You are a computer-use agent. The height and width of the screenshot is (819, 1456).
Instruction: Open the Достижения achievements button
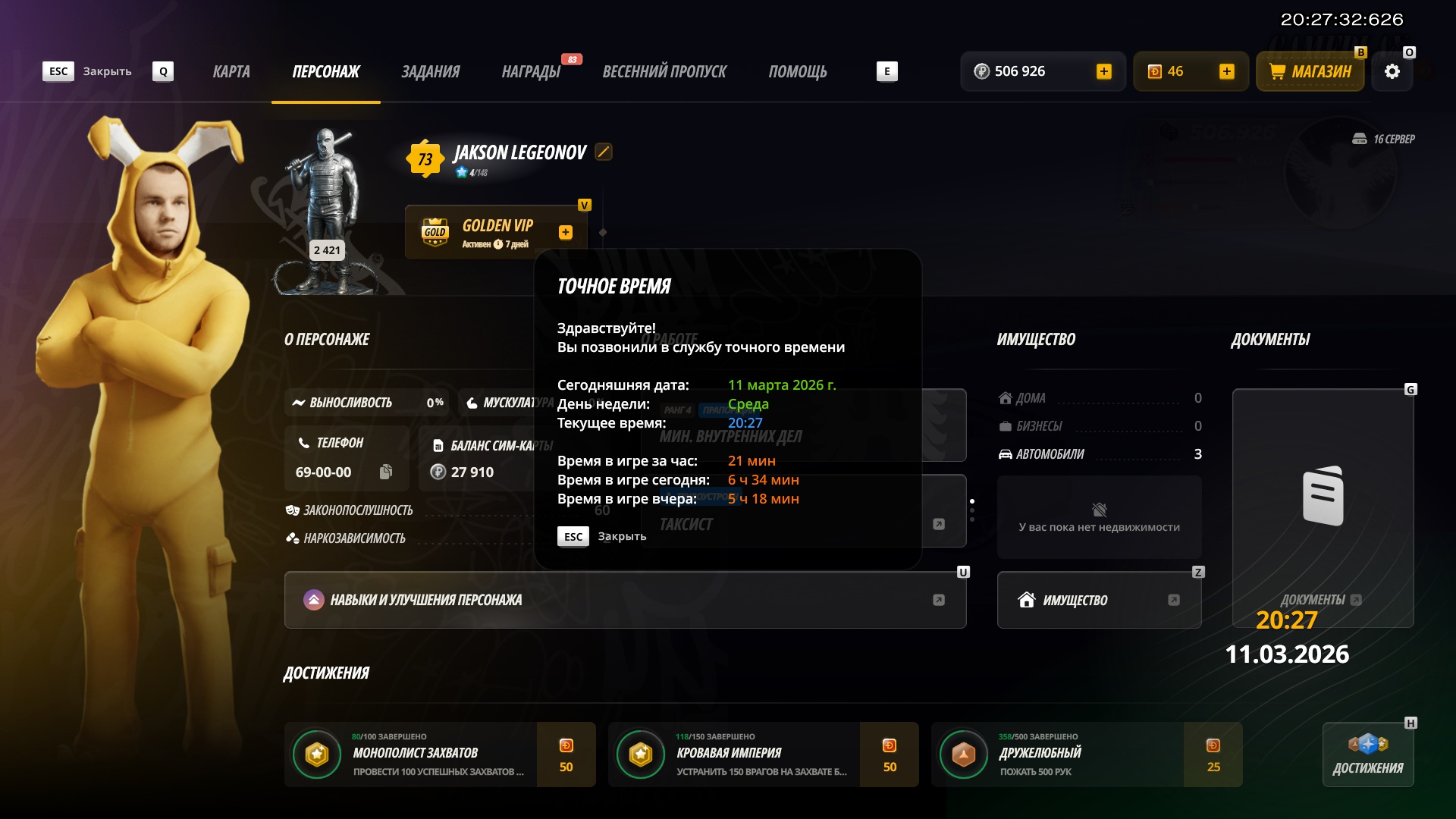click(1368, 755)
